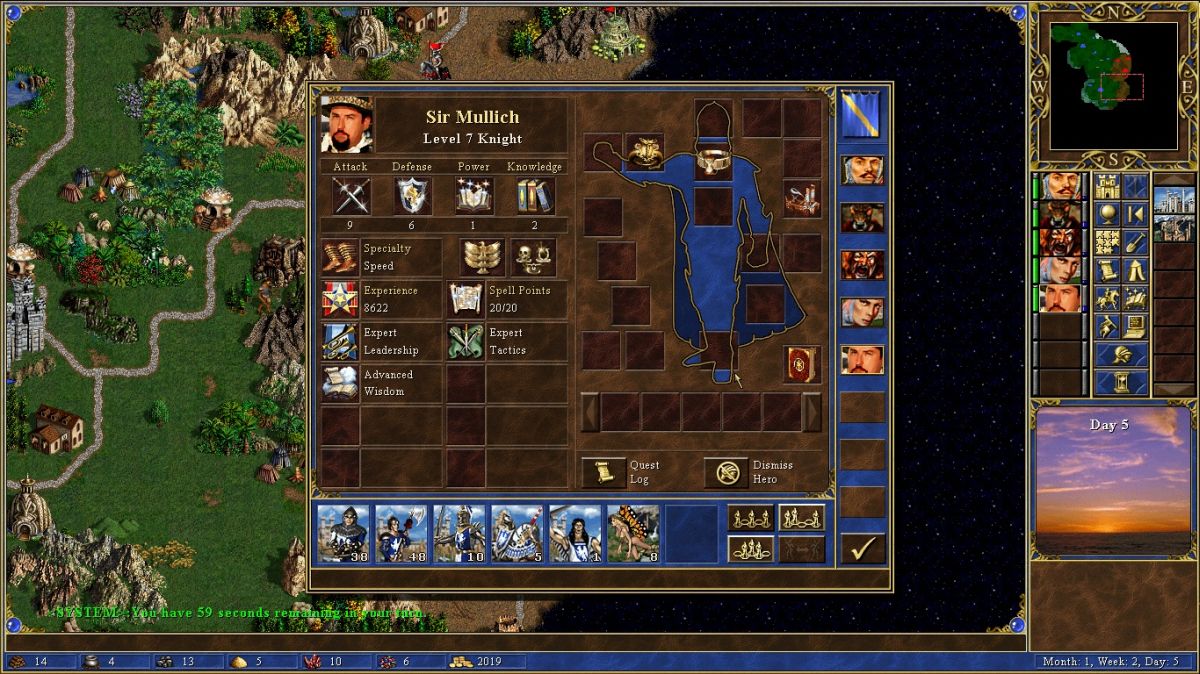Dismiss Hero button
This screenshot has height=674, width=1200.
(x=727, y=472)
